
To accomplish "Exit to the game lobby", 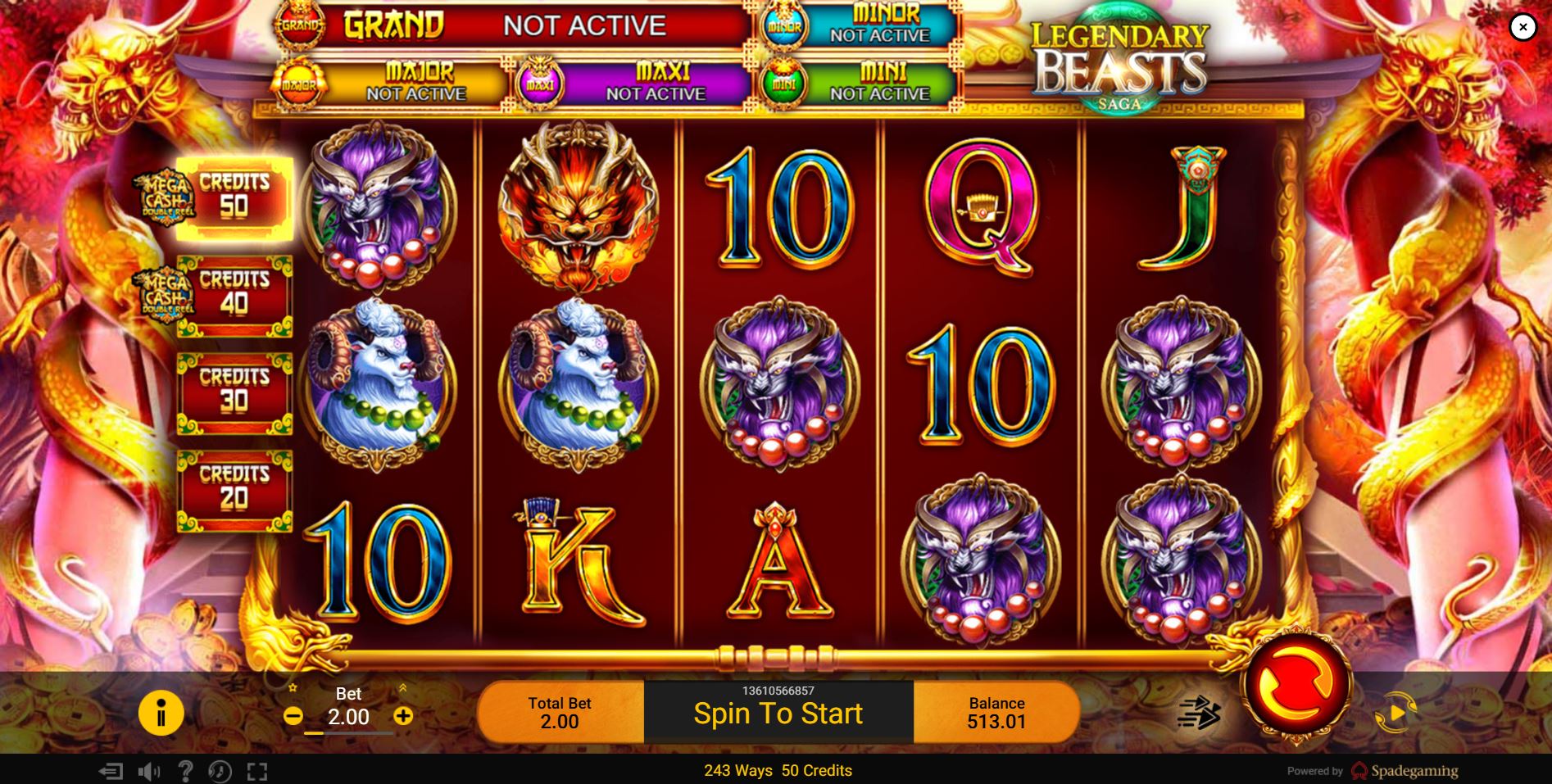I will pos(111,772).
